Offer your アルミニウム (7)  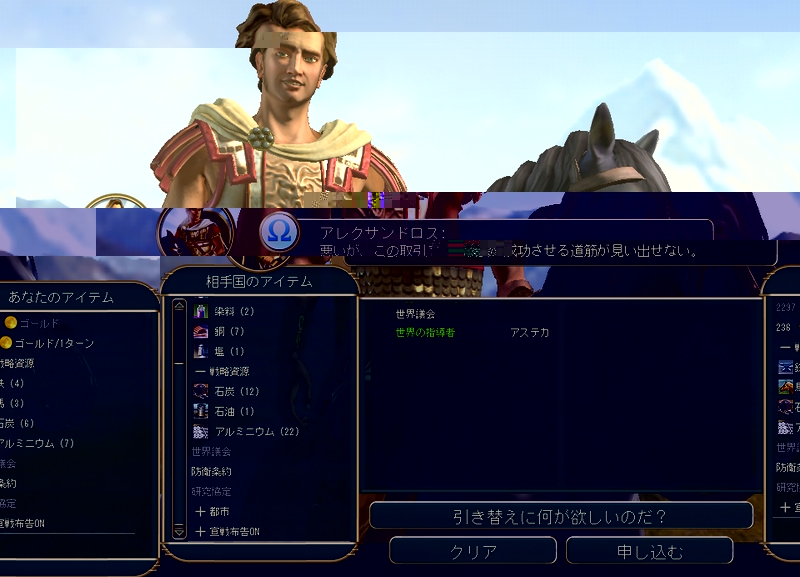[36, 443]
